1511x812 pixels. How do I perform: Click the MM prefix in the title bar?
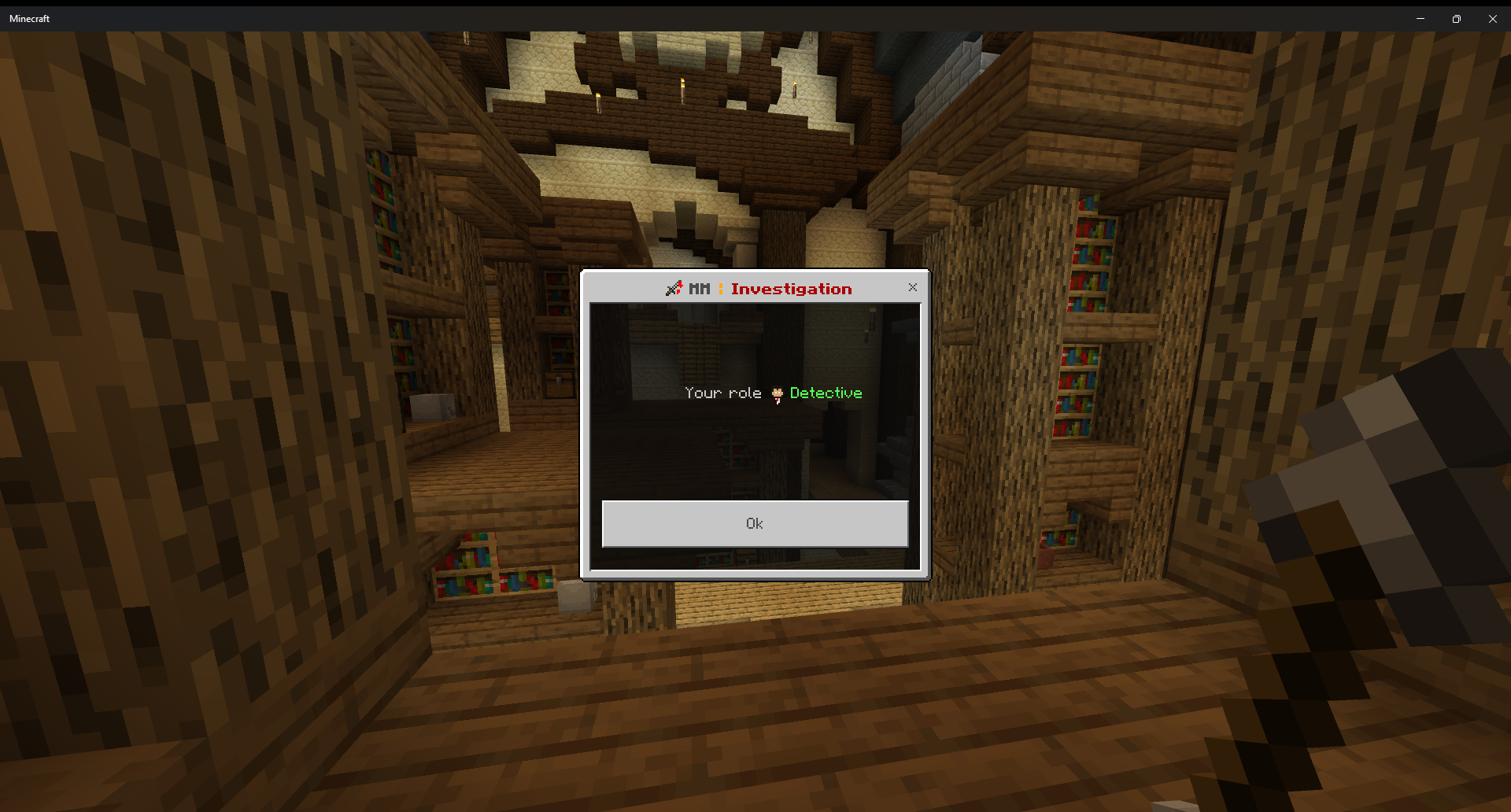(x=699, y=288)
